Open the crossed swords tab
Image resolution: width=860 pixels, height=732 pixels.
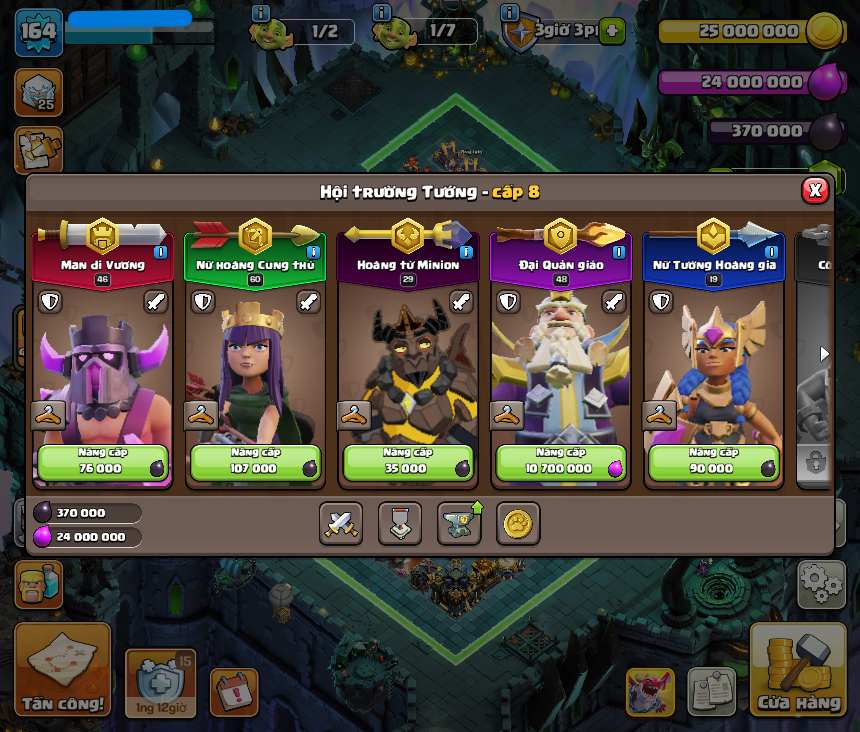[x=341, y=523]
